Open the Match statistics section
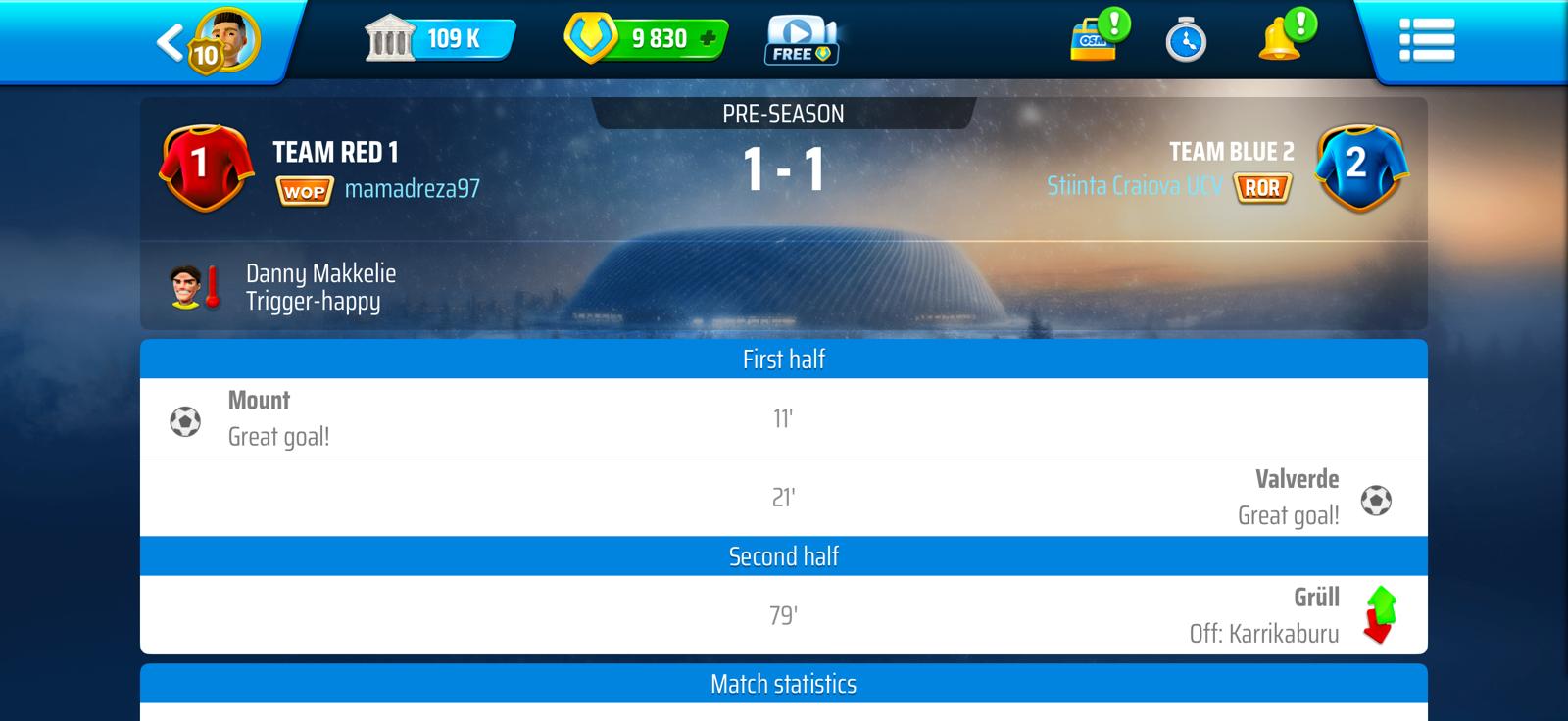1568x721 pixels. (783, 684)
